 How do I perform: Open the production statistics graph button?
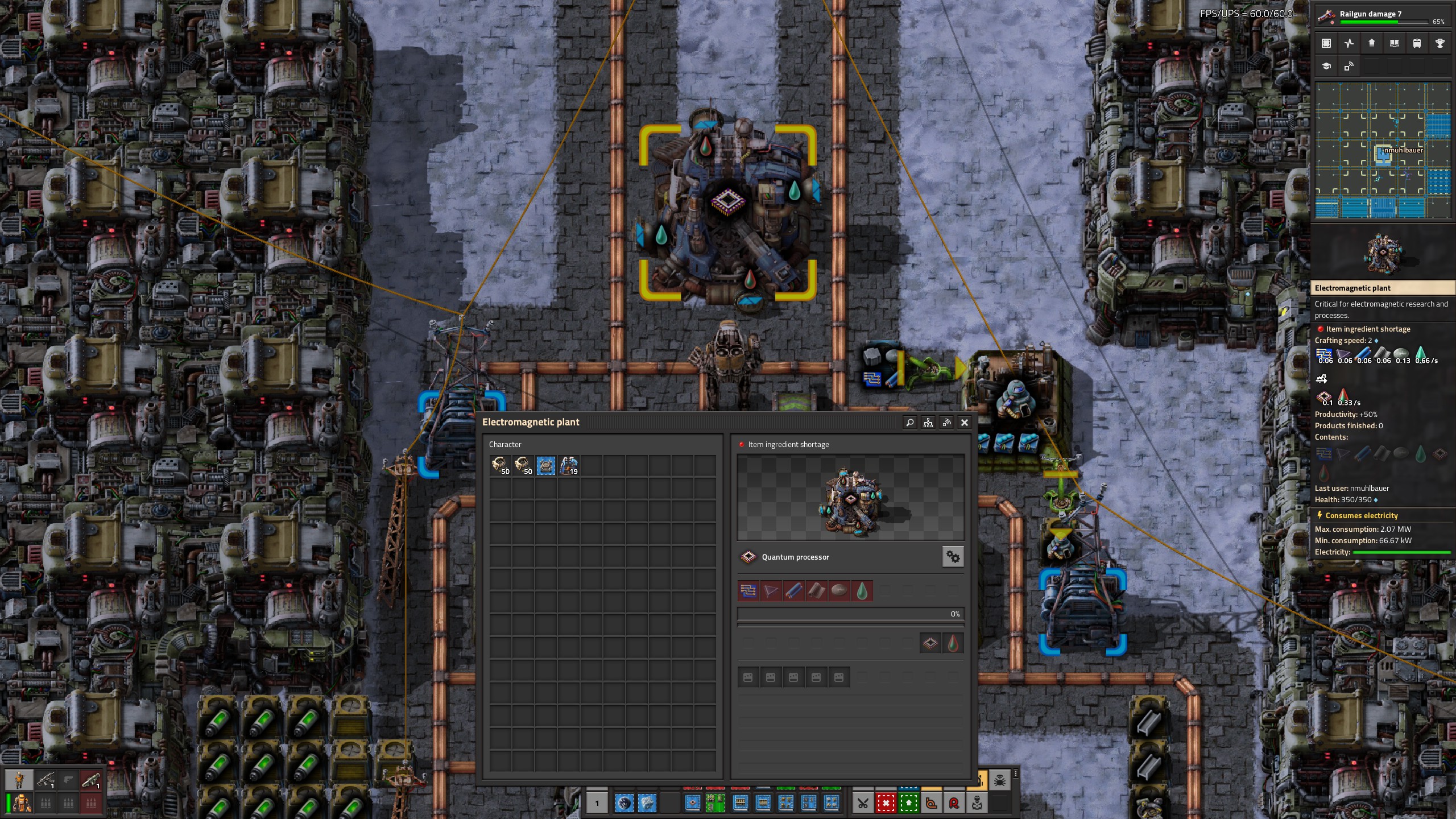tap(1349, 43)
